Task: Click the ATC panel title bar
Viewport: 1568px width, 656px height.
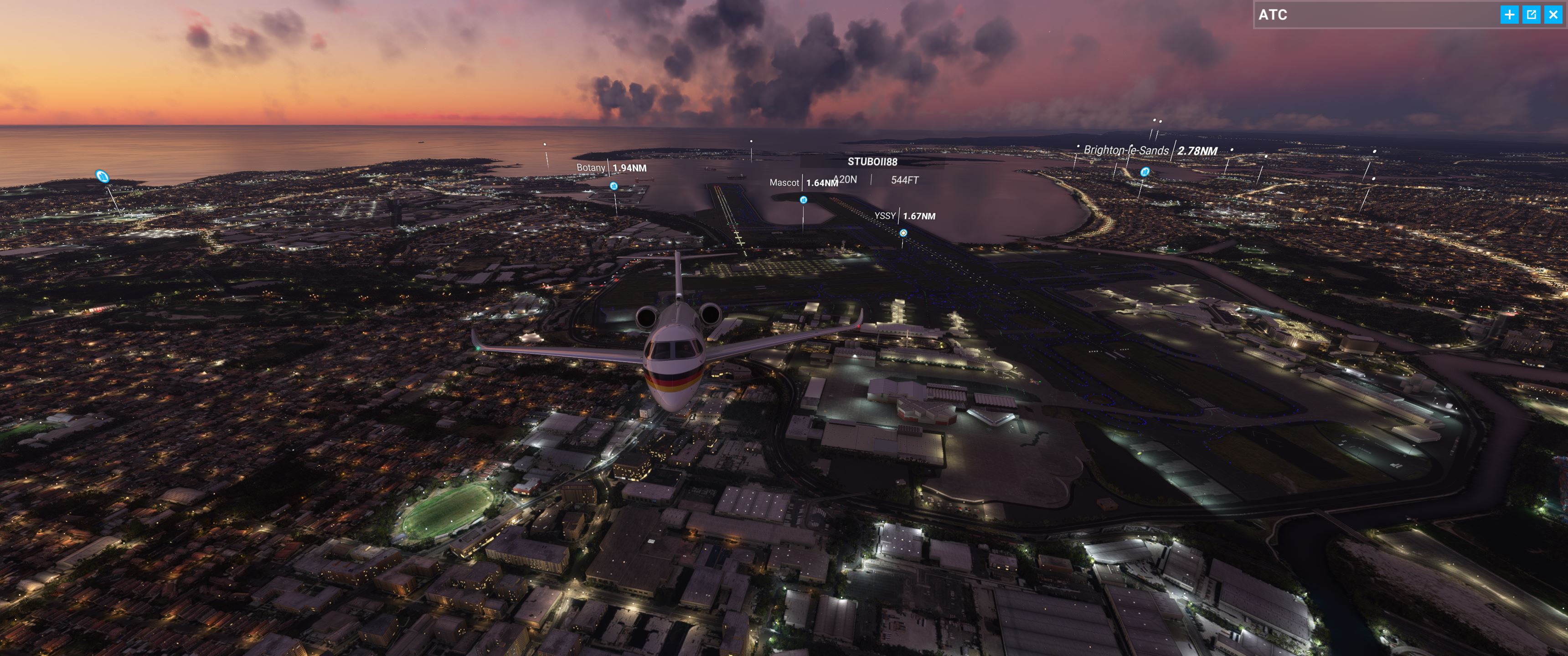Action: pyautogui.click(x=1339, y=15)
